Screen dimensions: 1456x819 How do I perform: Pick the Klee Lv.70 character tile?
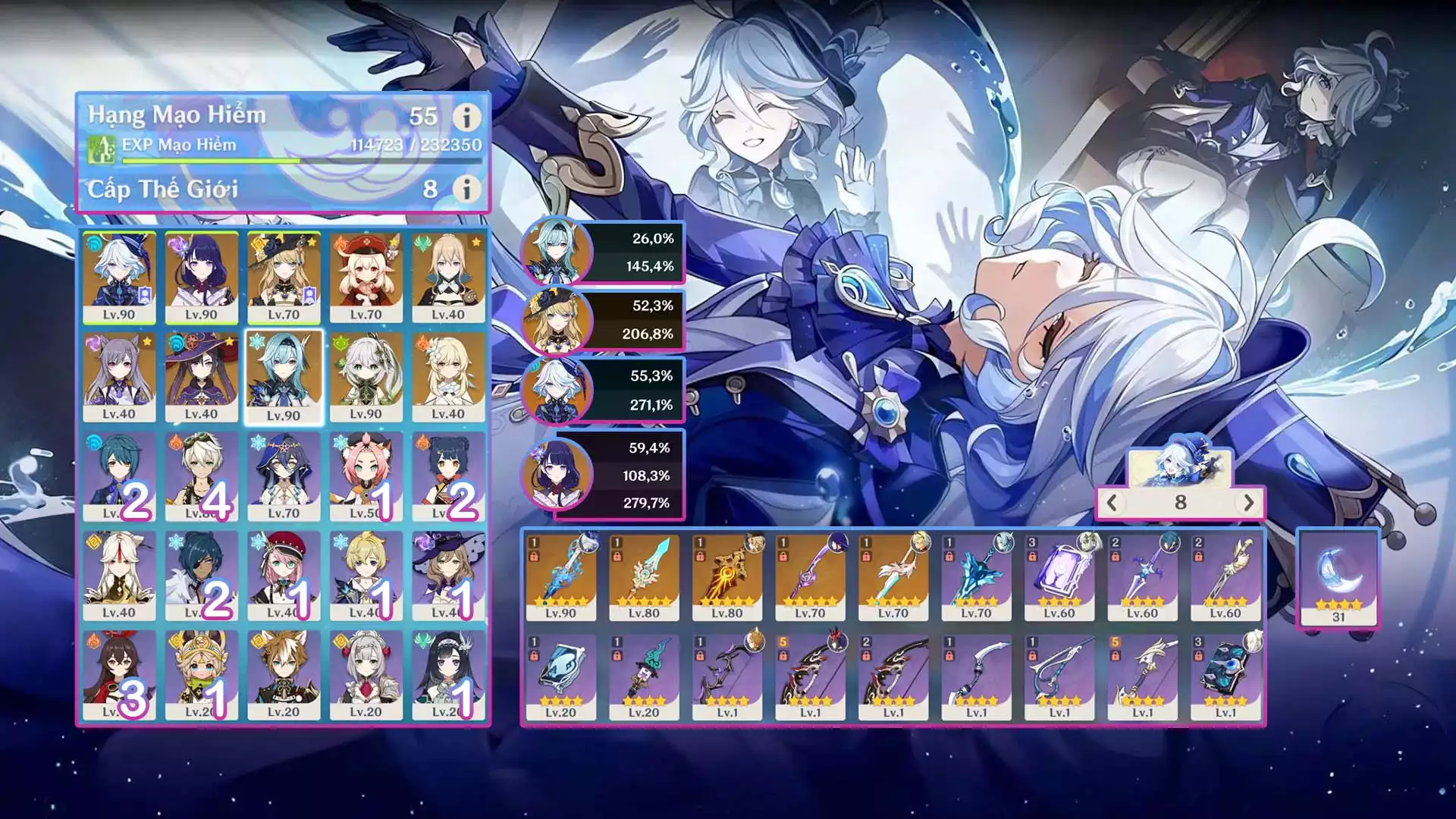click(x=366, y=278)
